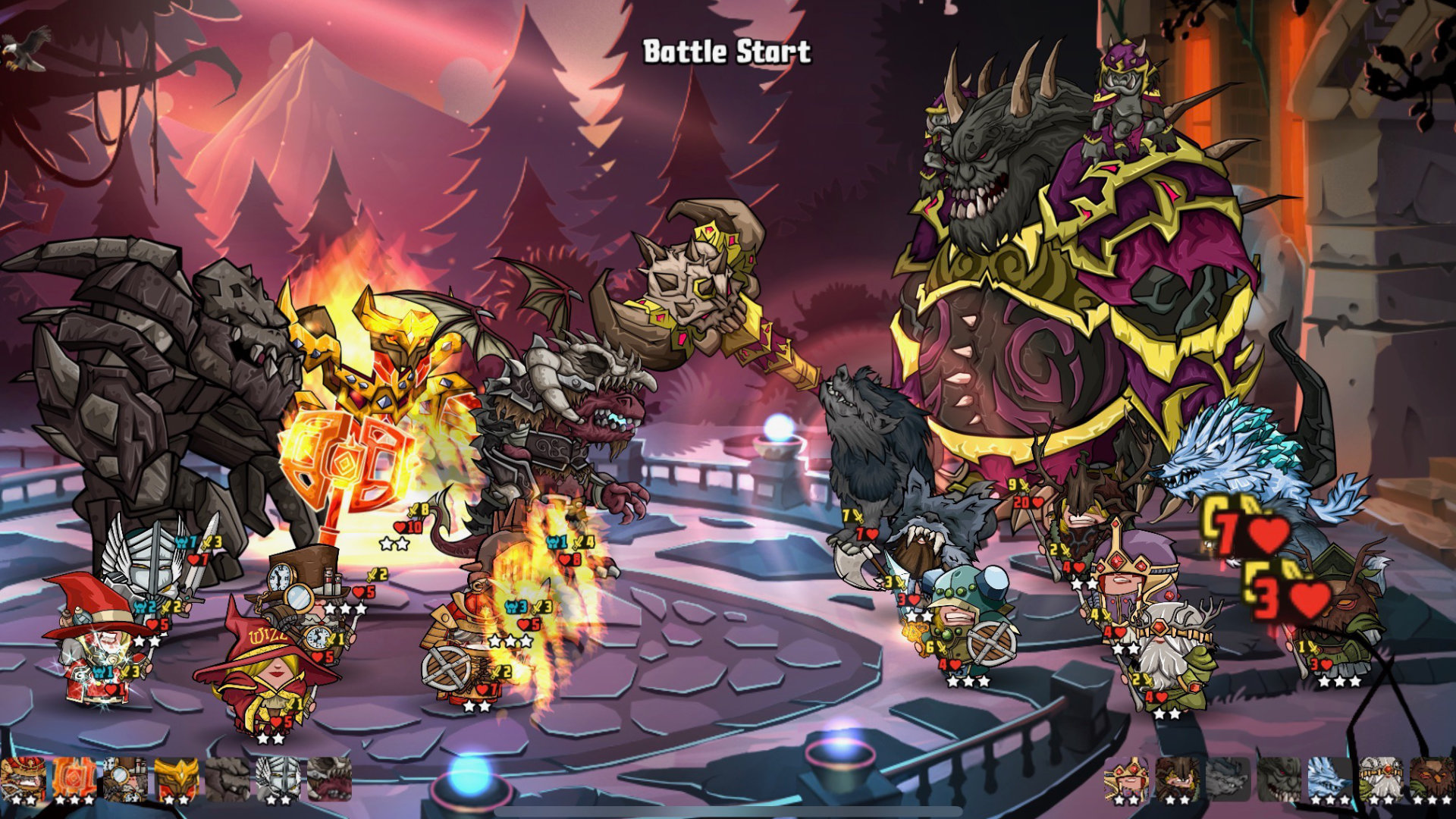Choose the skull-helmed red beast portrait

pyautogui.click(x=330, y=779)
